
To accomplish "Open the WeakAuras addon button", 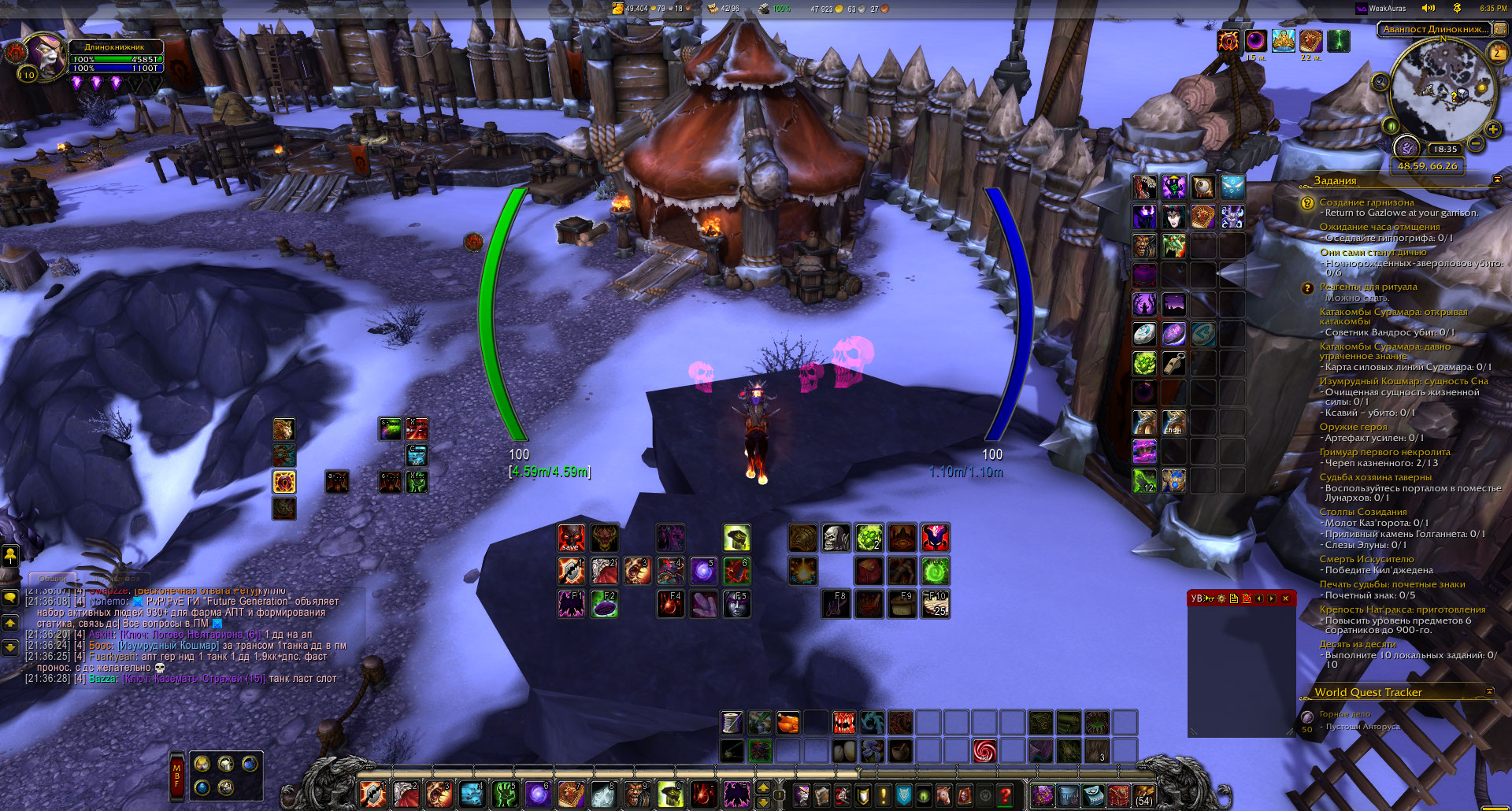I will (x=1380, y=9).
